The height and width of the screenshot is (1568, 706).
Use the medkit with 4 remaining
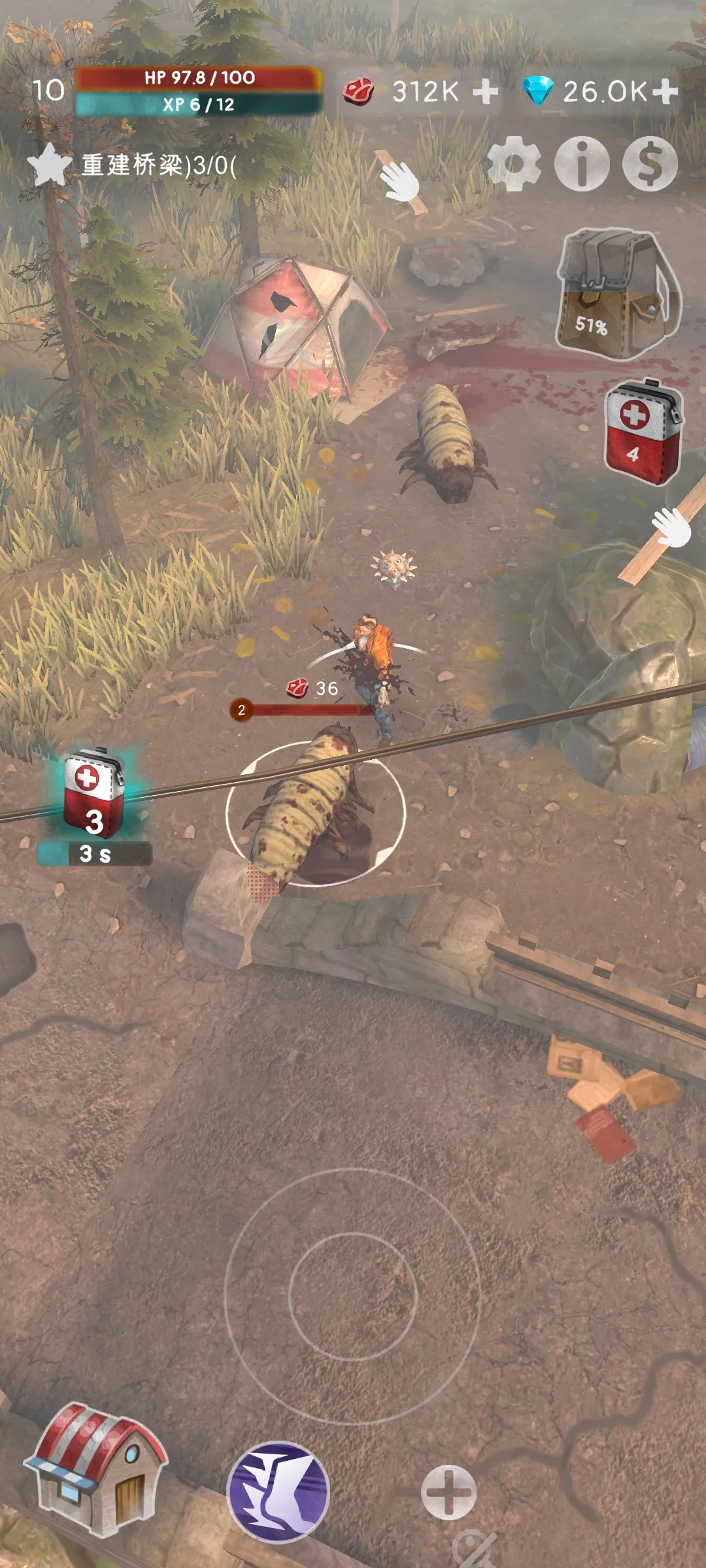click(x=641, y=432)
